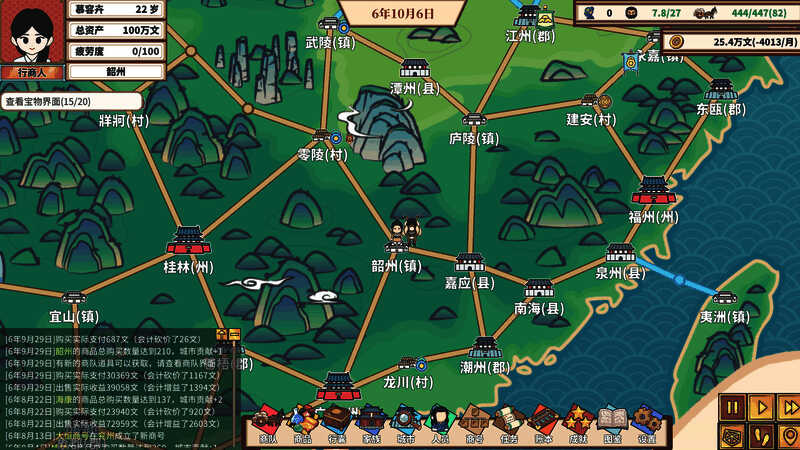Screen dimensions: 800x450
Task: Click the location pin button
Action: (788, 435)
